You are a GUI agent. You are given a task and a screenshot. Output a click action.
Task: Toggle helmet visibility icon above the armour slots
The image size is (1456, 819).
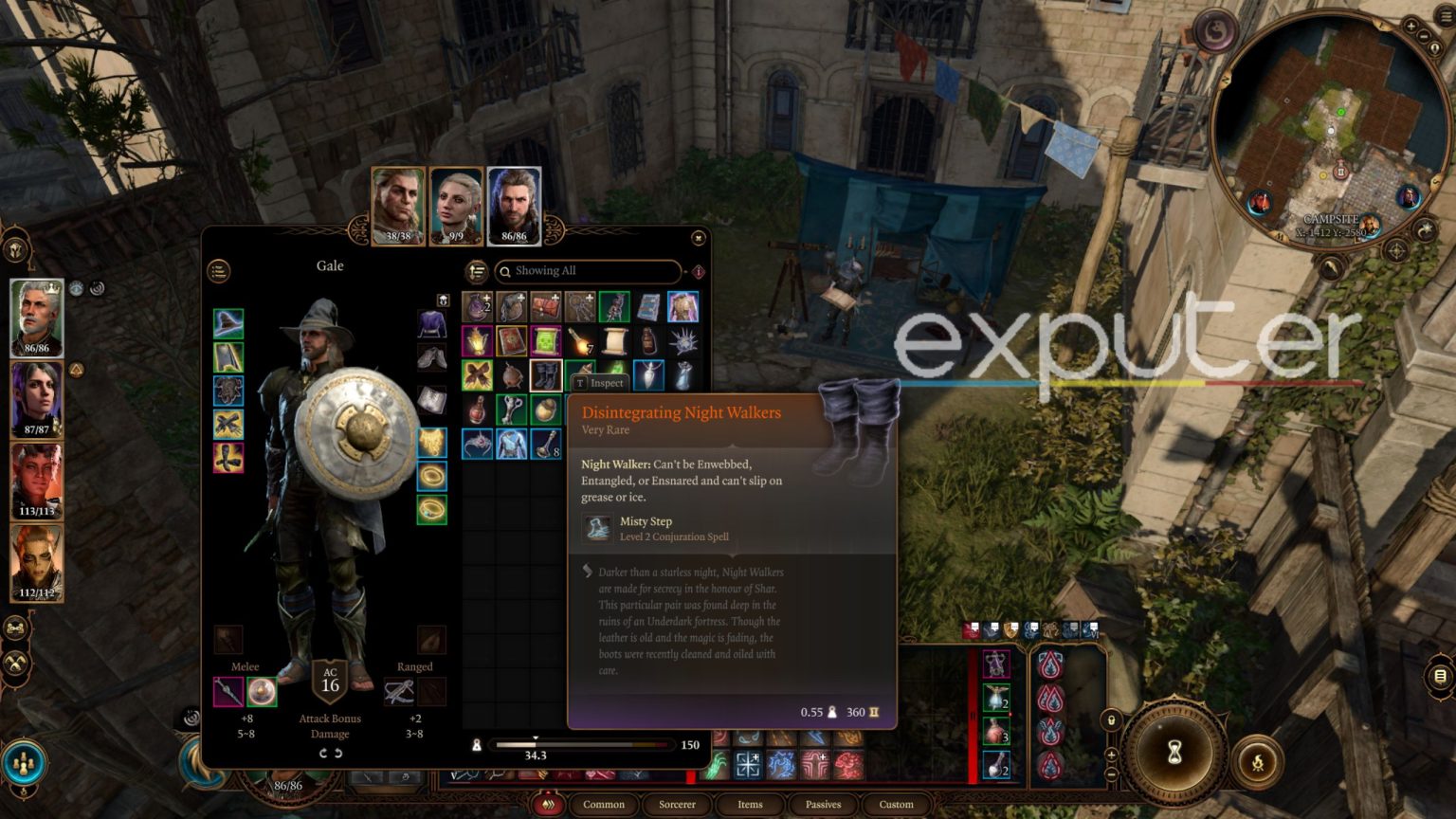[443, 300]
